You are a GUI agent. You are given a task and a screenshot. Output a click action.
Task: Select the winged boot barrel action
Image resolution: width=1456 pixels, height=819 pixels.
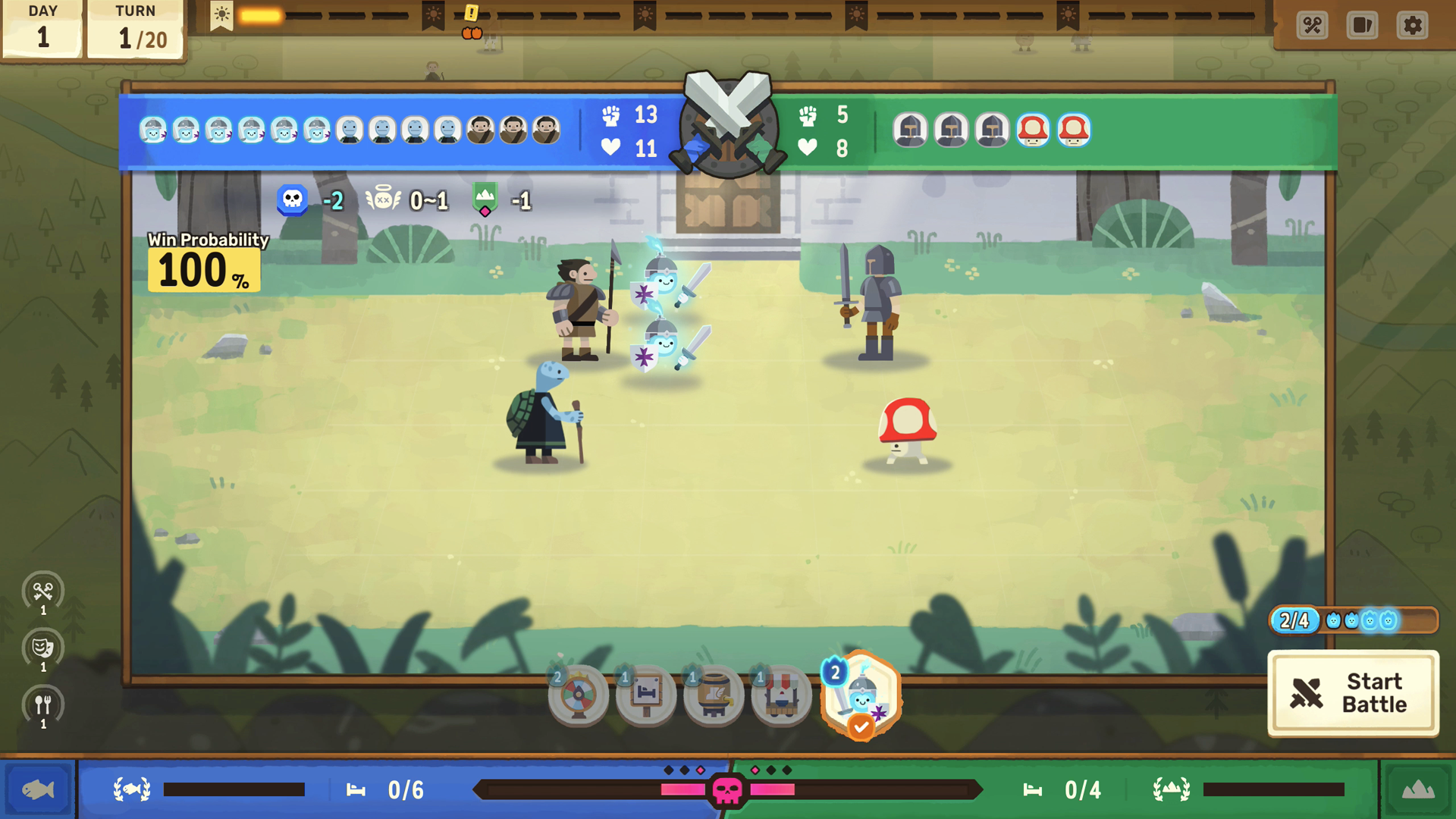point(713,695)
